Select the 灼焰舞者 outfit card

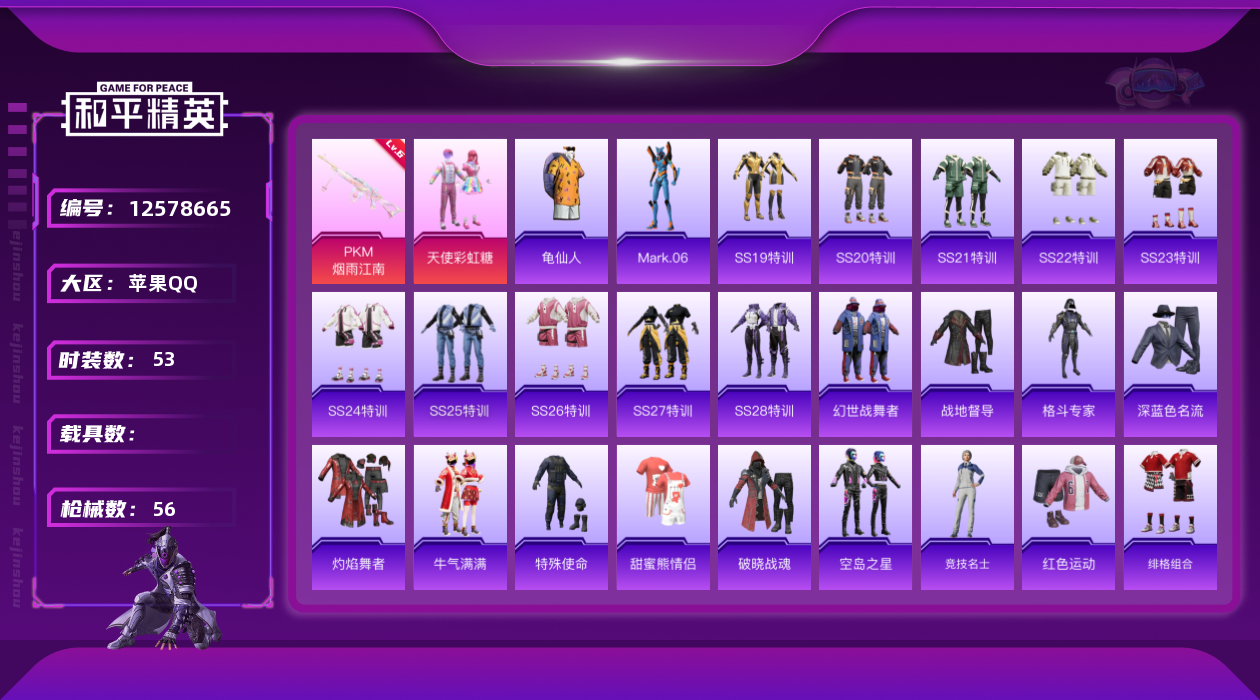[x=358, y=517]
